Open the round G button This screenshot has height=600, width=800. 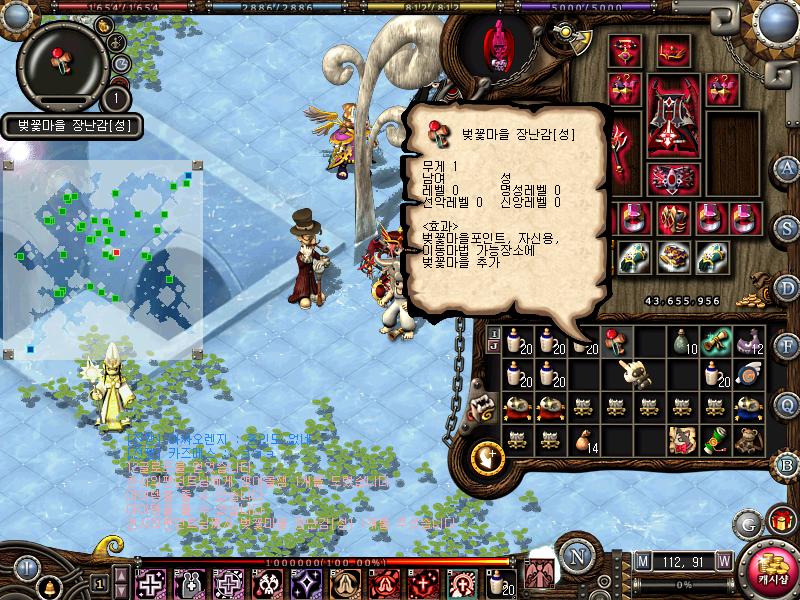click(747, 523)
